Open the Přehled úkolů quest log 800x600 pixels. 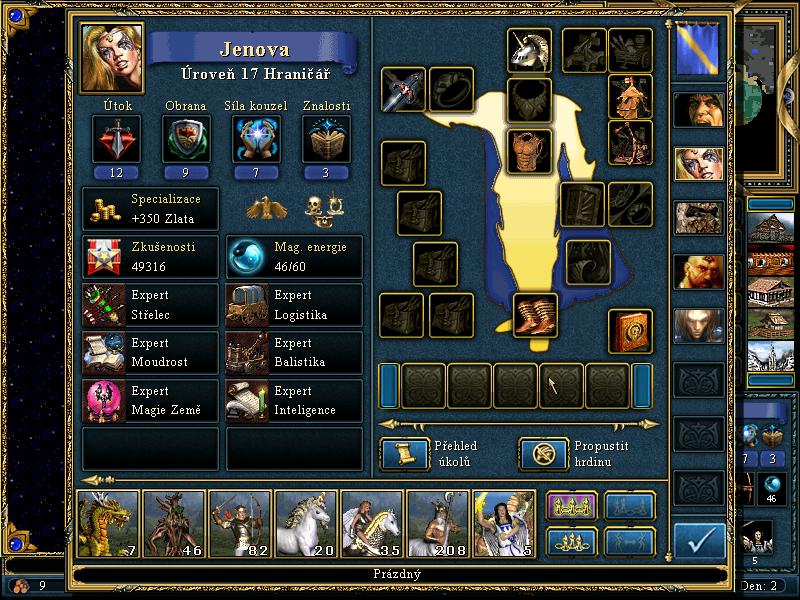tap(398, 454)
